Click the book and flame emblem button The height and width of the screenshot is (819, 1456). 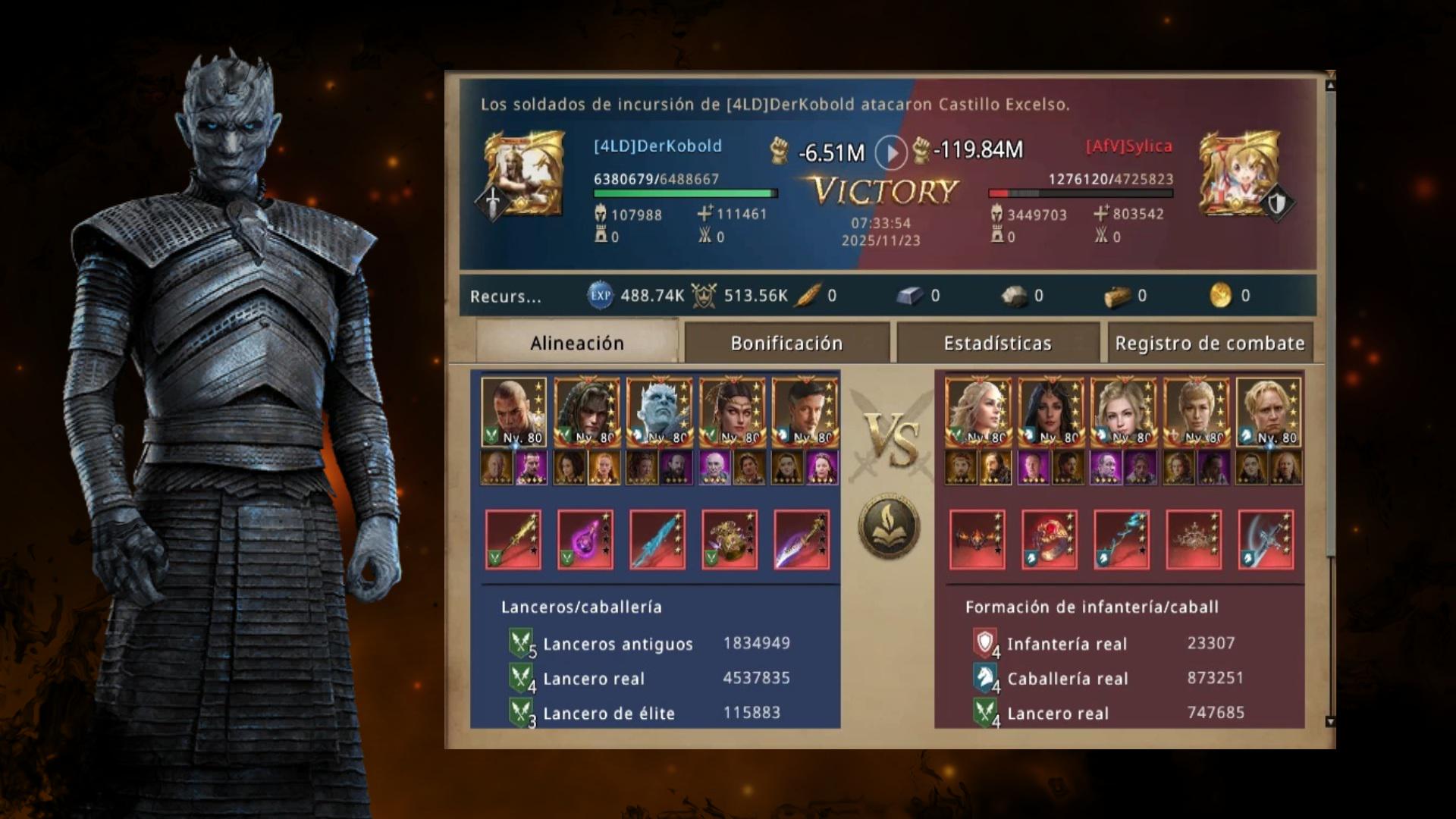coord(889,526)
